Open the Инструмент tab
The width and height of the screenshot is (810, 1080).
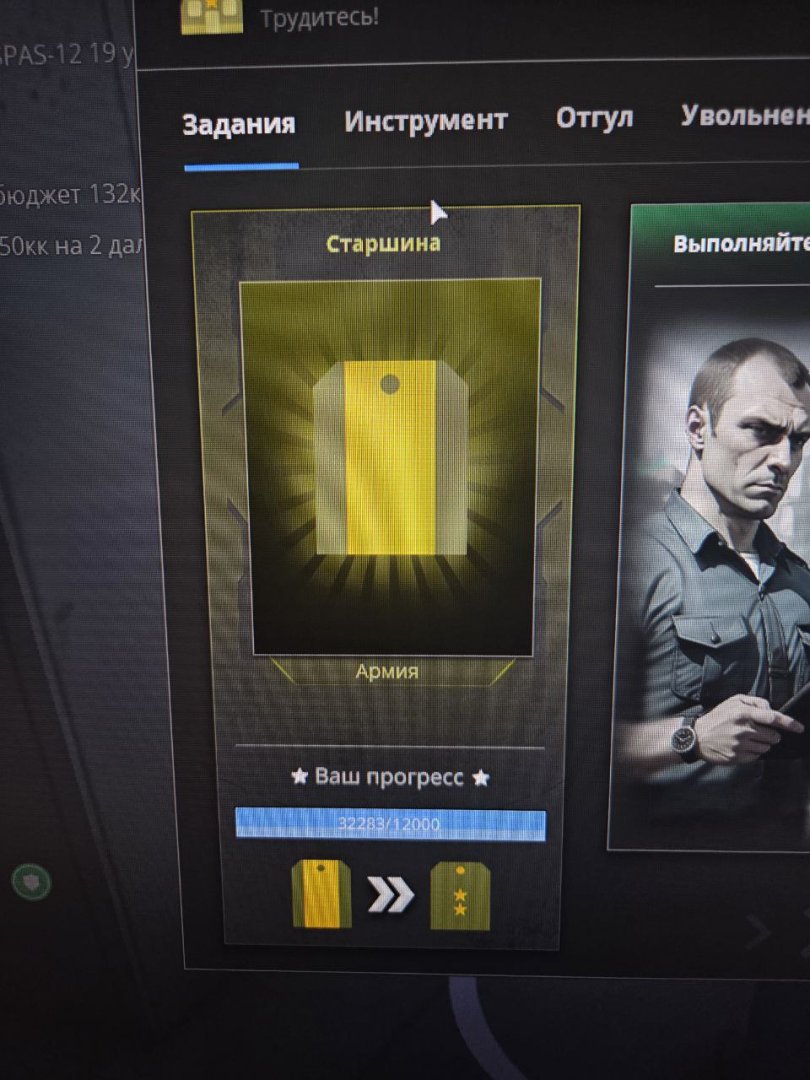(426, 121)
